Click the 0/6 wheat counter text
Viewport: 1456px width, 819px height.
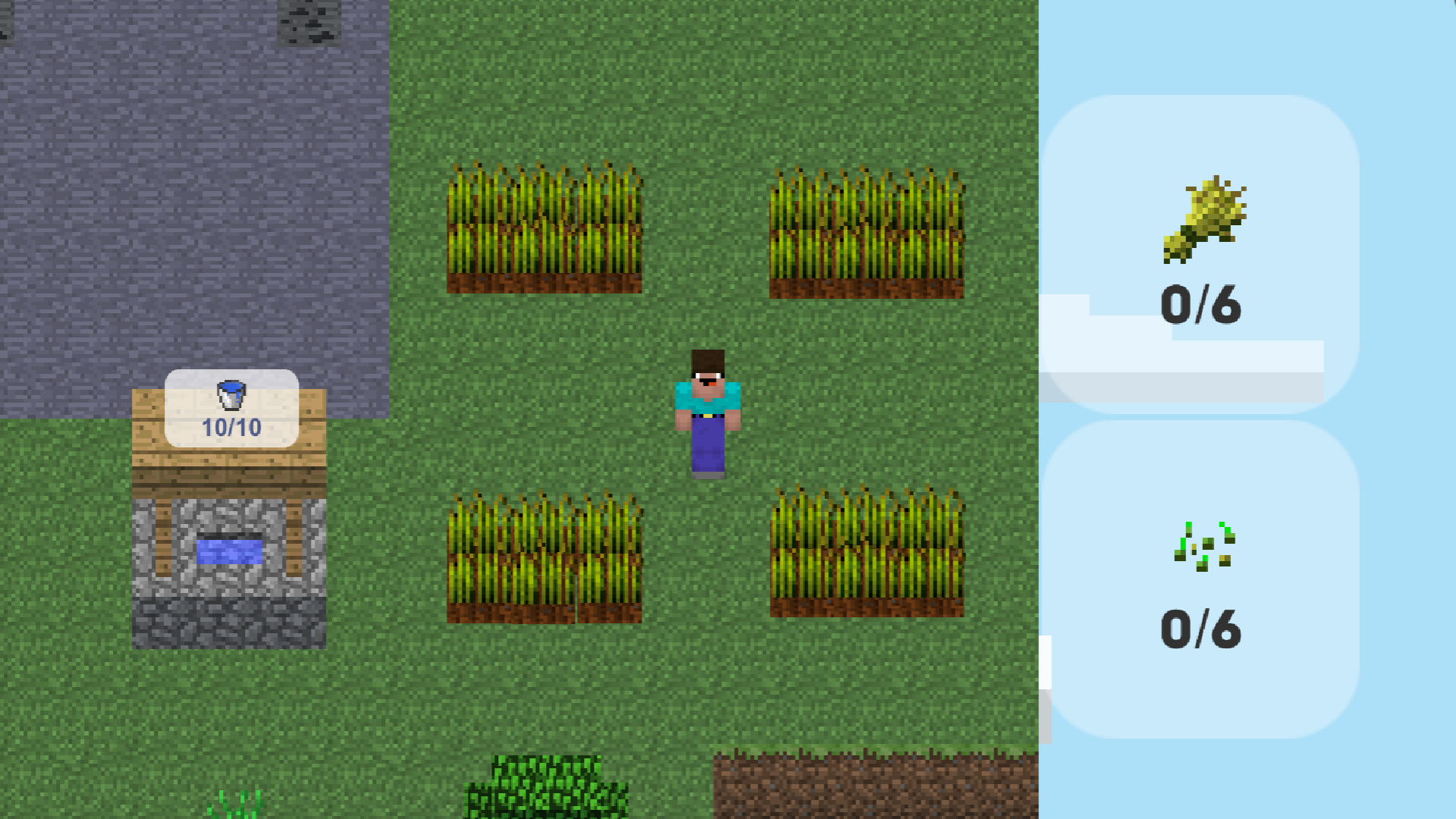1202,303
